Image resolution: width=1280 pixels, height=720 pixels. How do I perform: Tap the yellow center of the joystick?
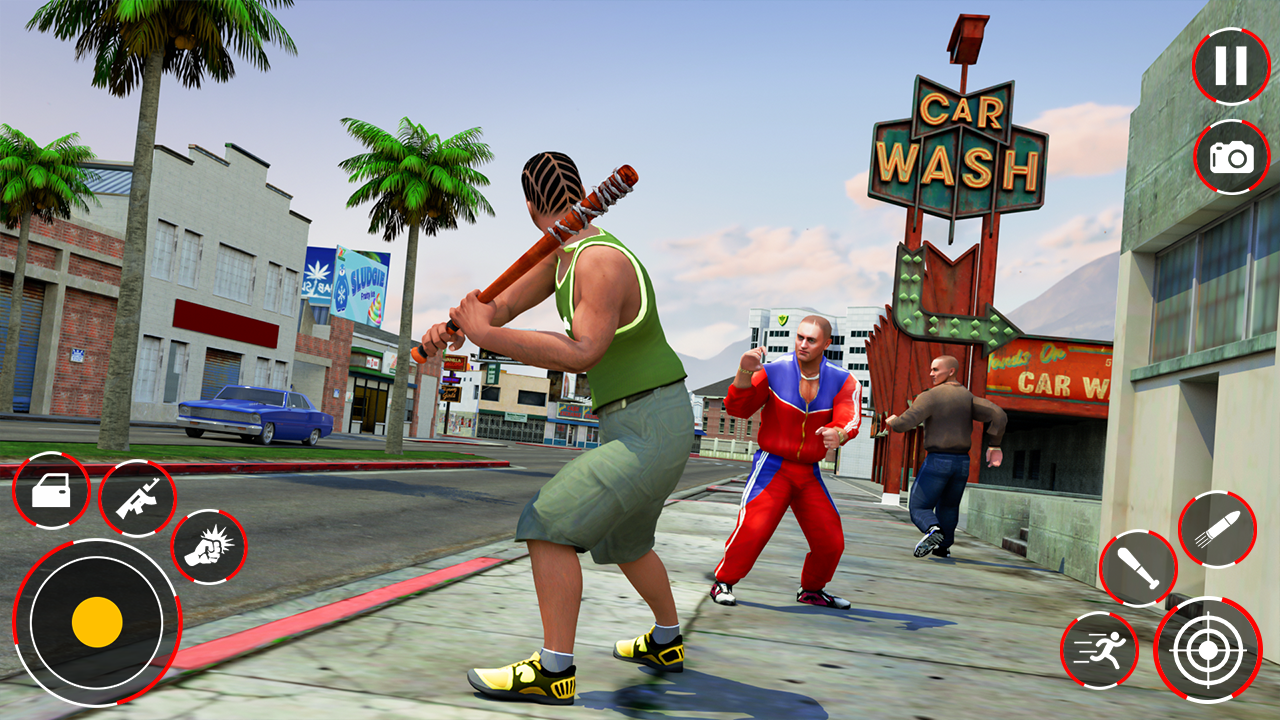tap(96, 622)
